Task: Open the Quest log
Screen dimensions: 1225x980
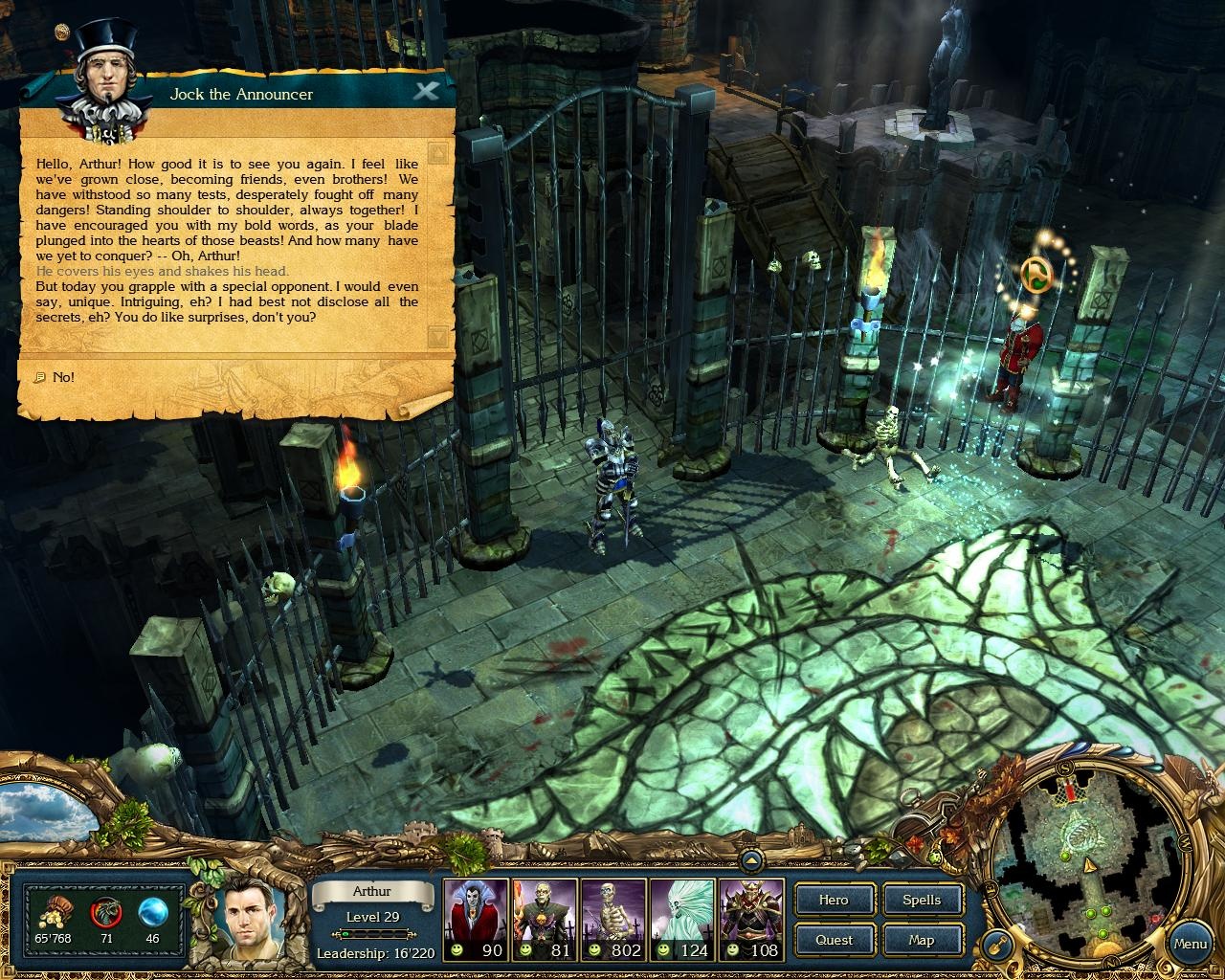Action: pyautogui.click(x=833, y=940)
